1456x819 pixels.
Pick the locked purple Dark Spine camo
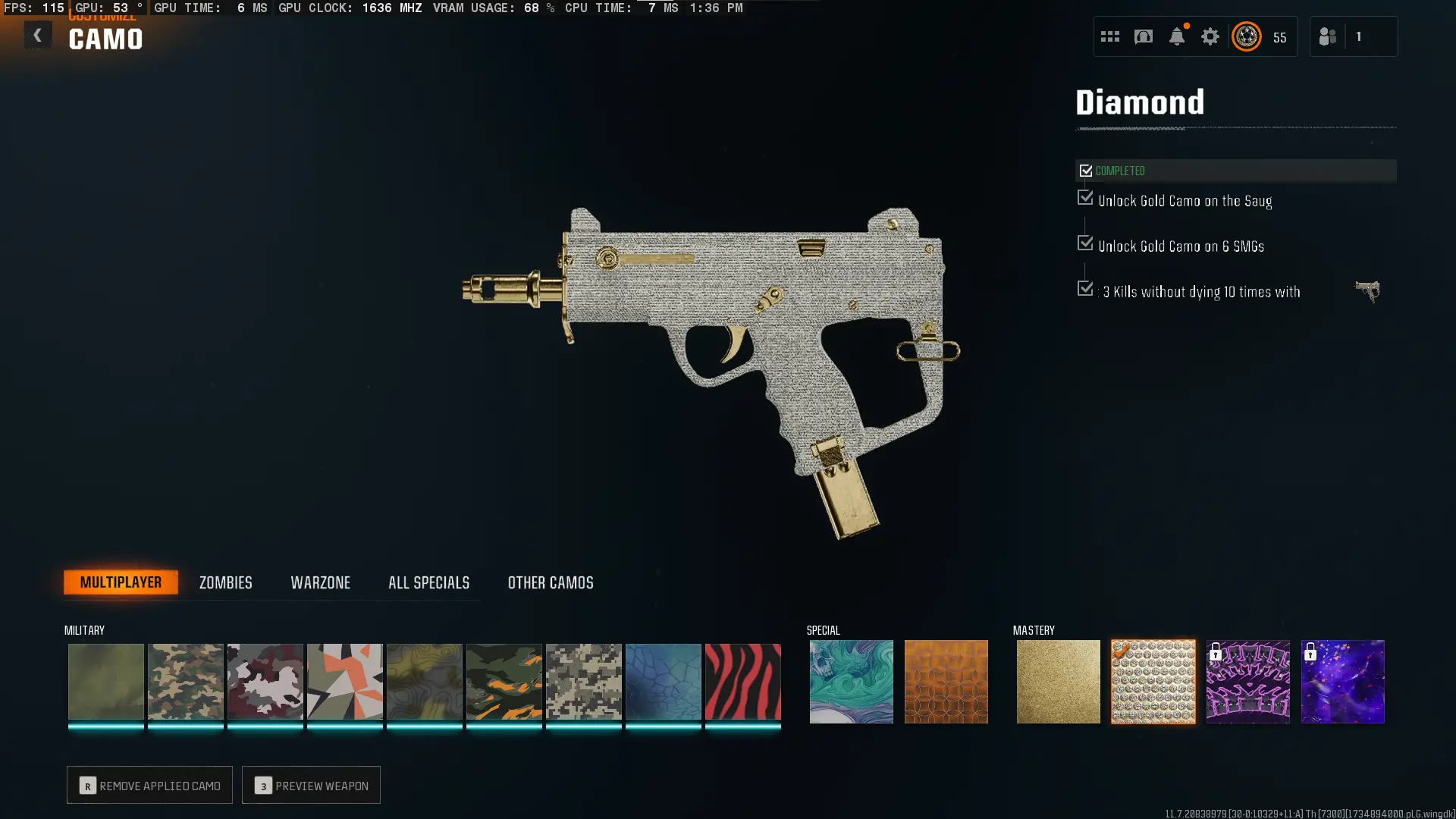click(x=1247, y=681)
